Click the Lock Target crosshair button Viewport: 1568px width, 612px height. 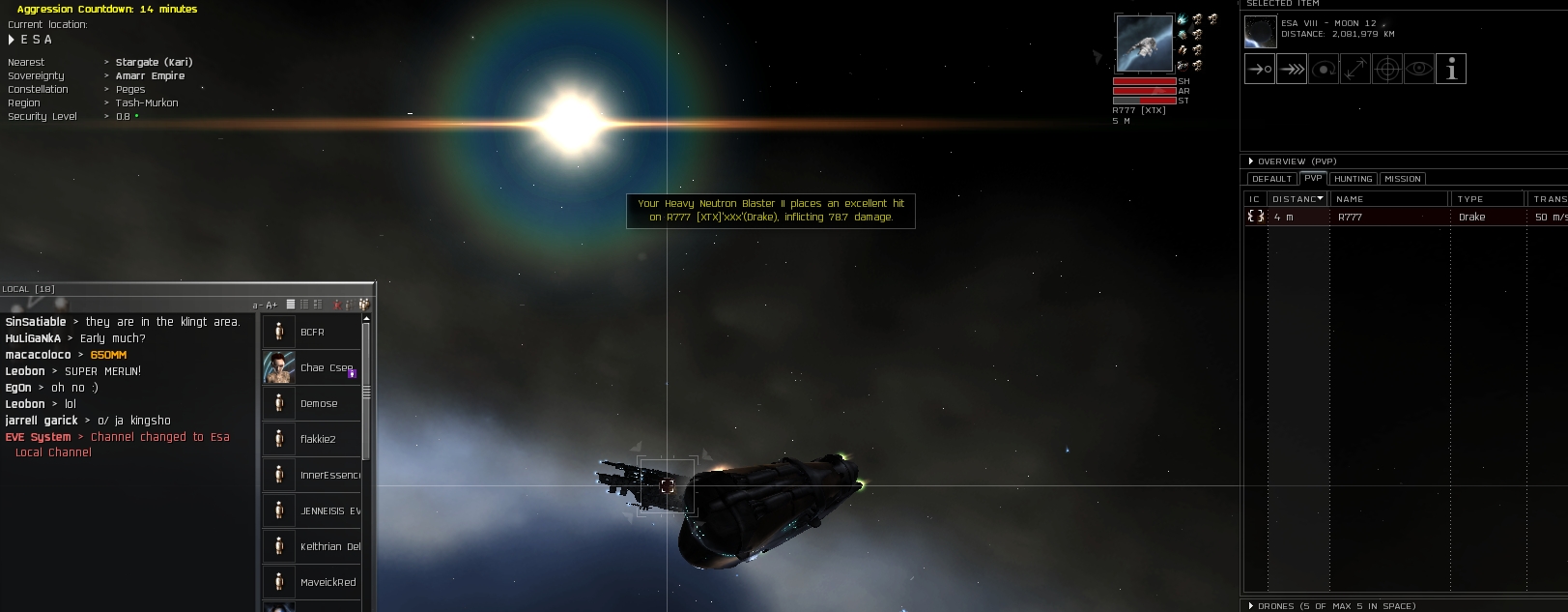coord(1387,69)
